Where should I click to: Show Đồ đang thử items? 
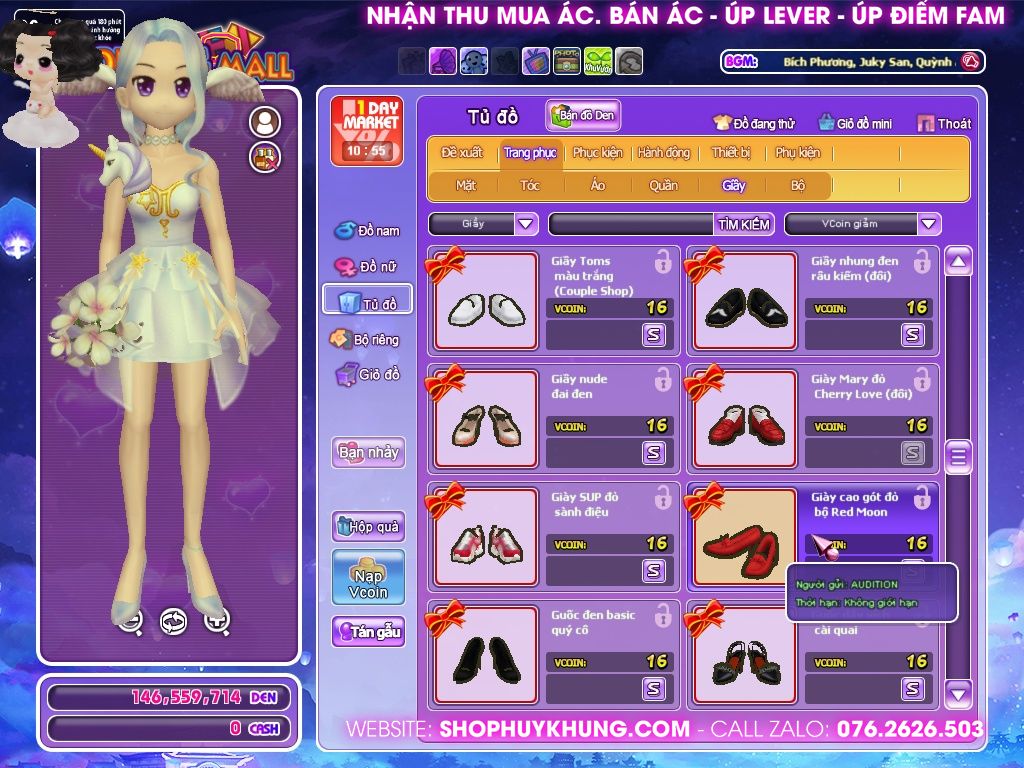point(754,124)
